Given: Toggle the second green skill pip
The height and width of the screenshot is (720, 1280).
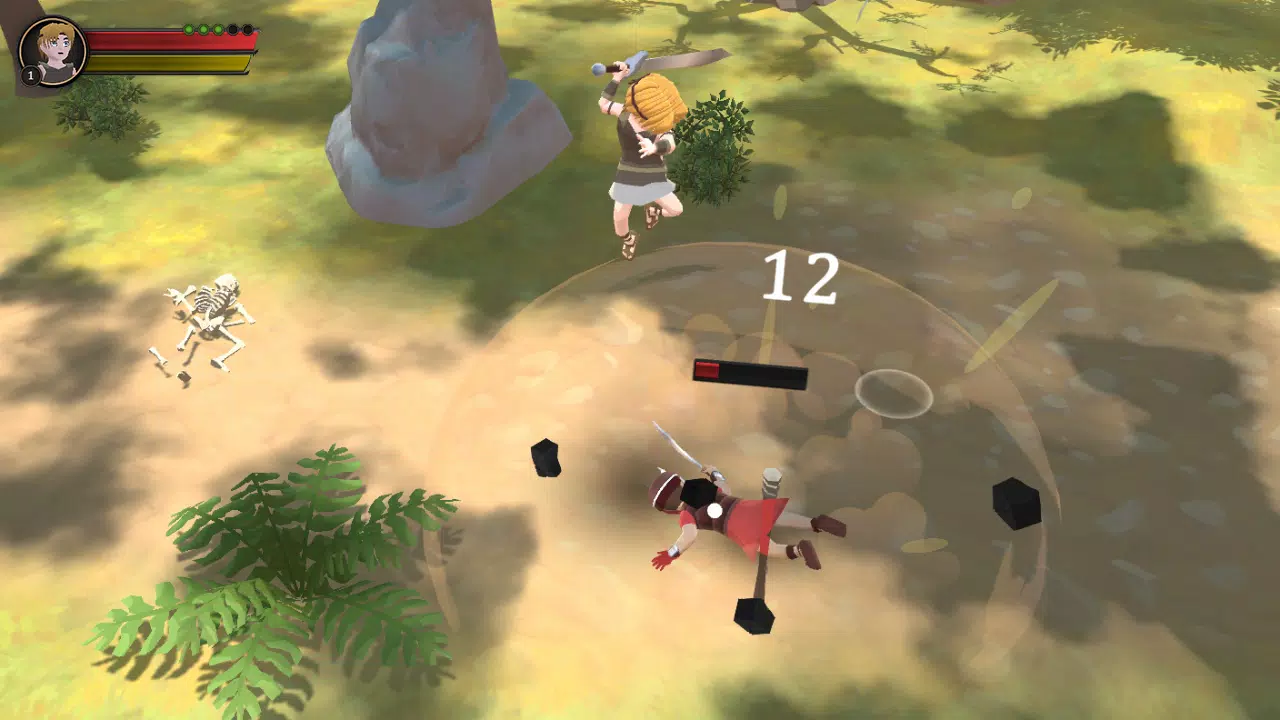Looking at the screenshot, I should [203, 29].
